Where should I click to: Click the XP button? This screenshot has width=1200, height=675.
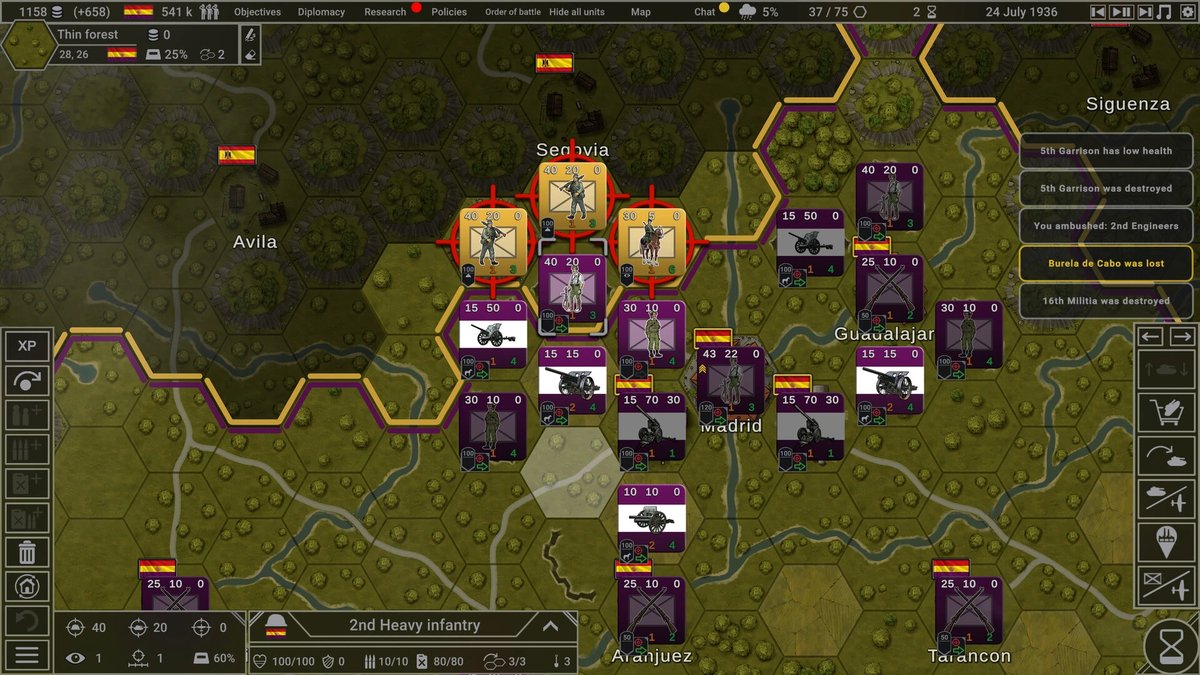pos(27,346)
